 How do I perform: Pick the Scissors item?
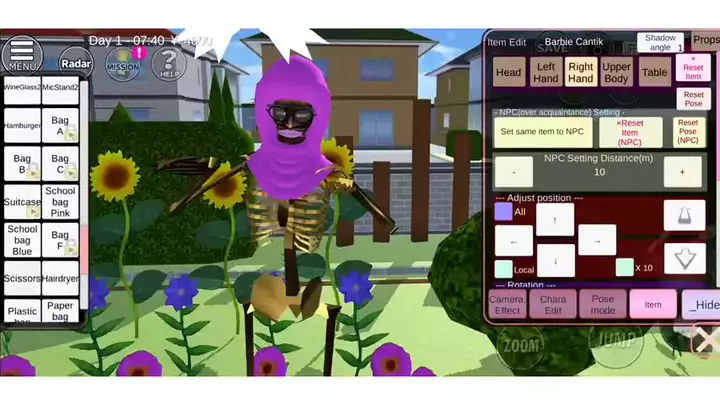coord(21,281)
